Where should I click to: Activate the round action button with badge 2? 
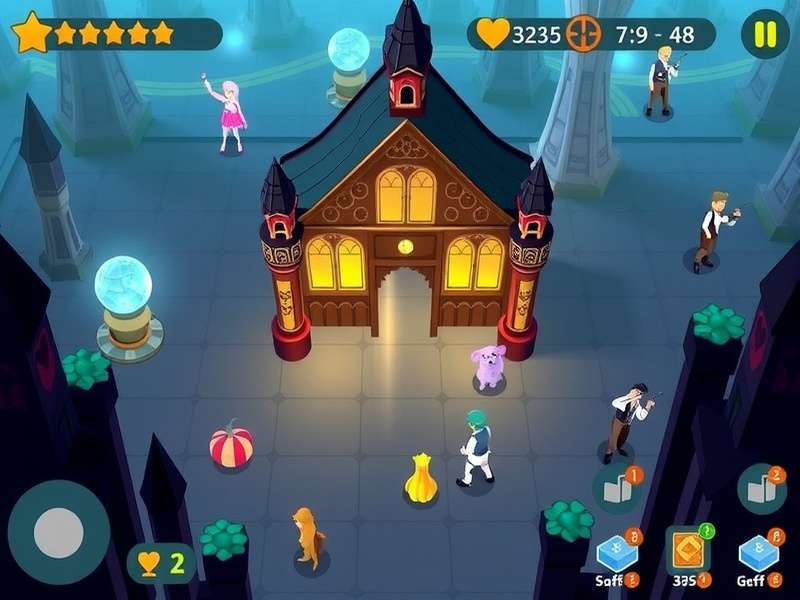click(x=762, y=489)
